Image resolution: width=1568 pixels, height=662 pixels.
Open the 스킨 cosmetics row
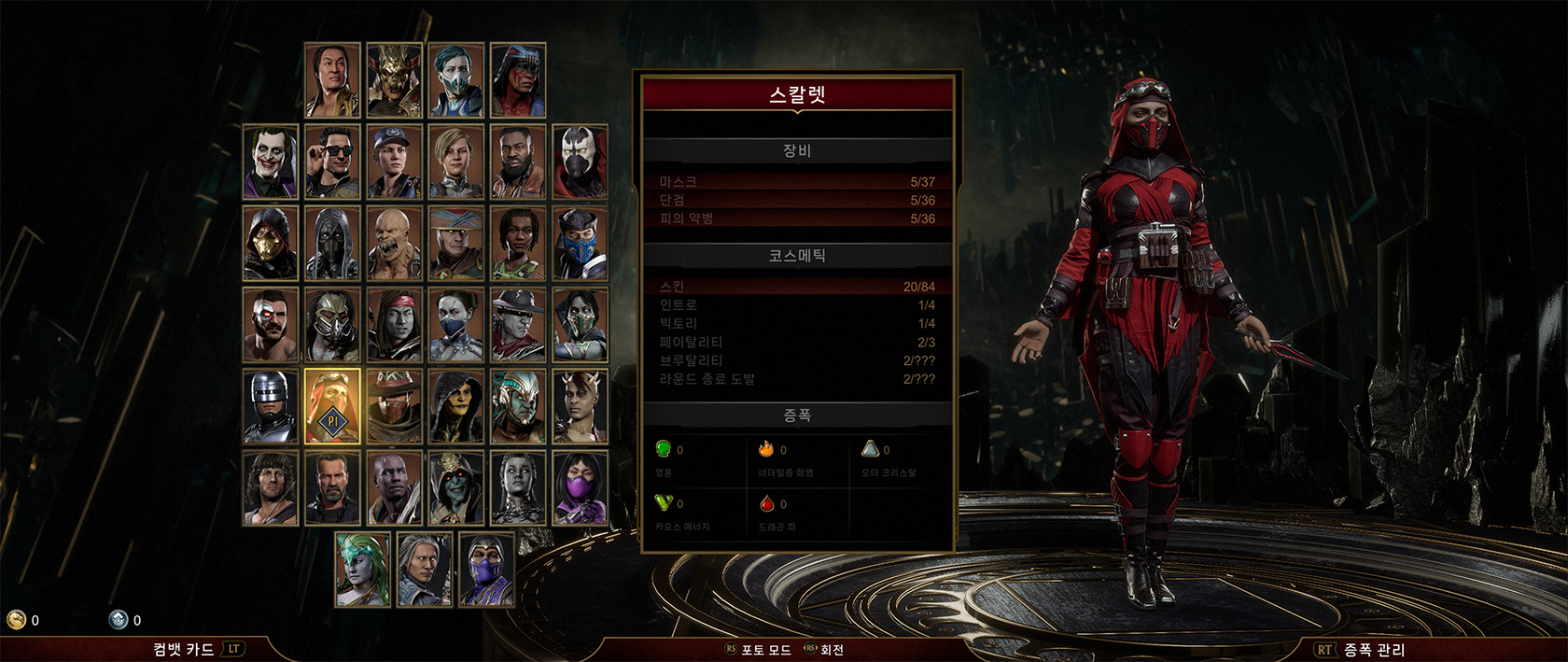[x=797, y=287]
